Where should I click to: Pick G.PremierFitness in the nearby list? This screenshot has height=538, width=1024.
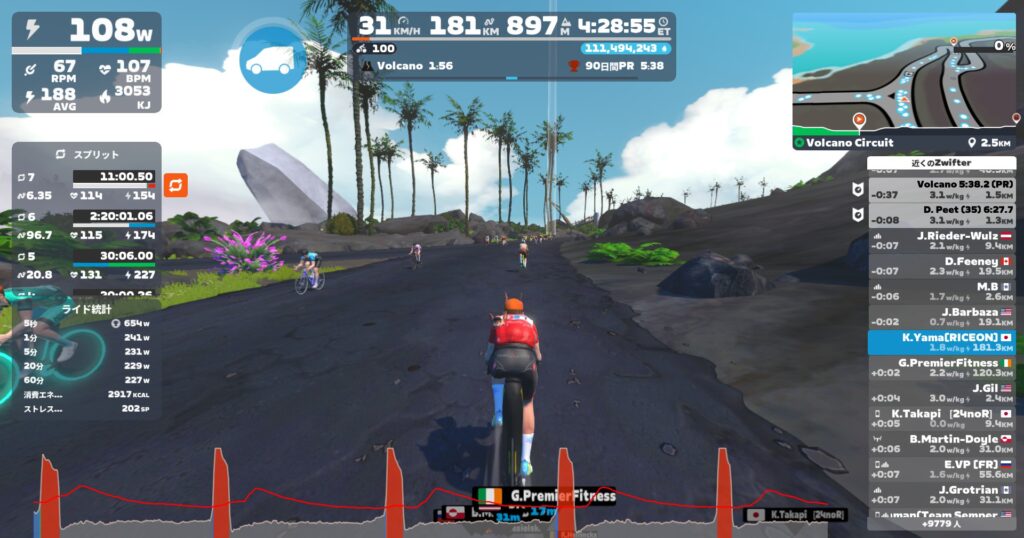point(940,368)
